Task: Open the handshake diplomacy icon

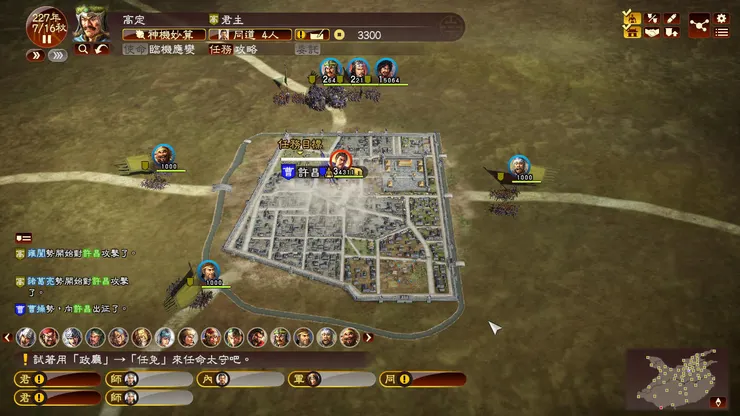Action: tap(653, 32)
